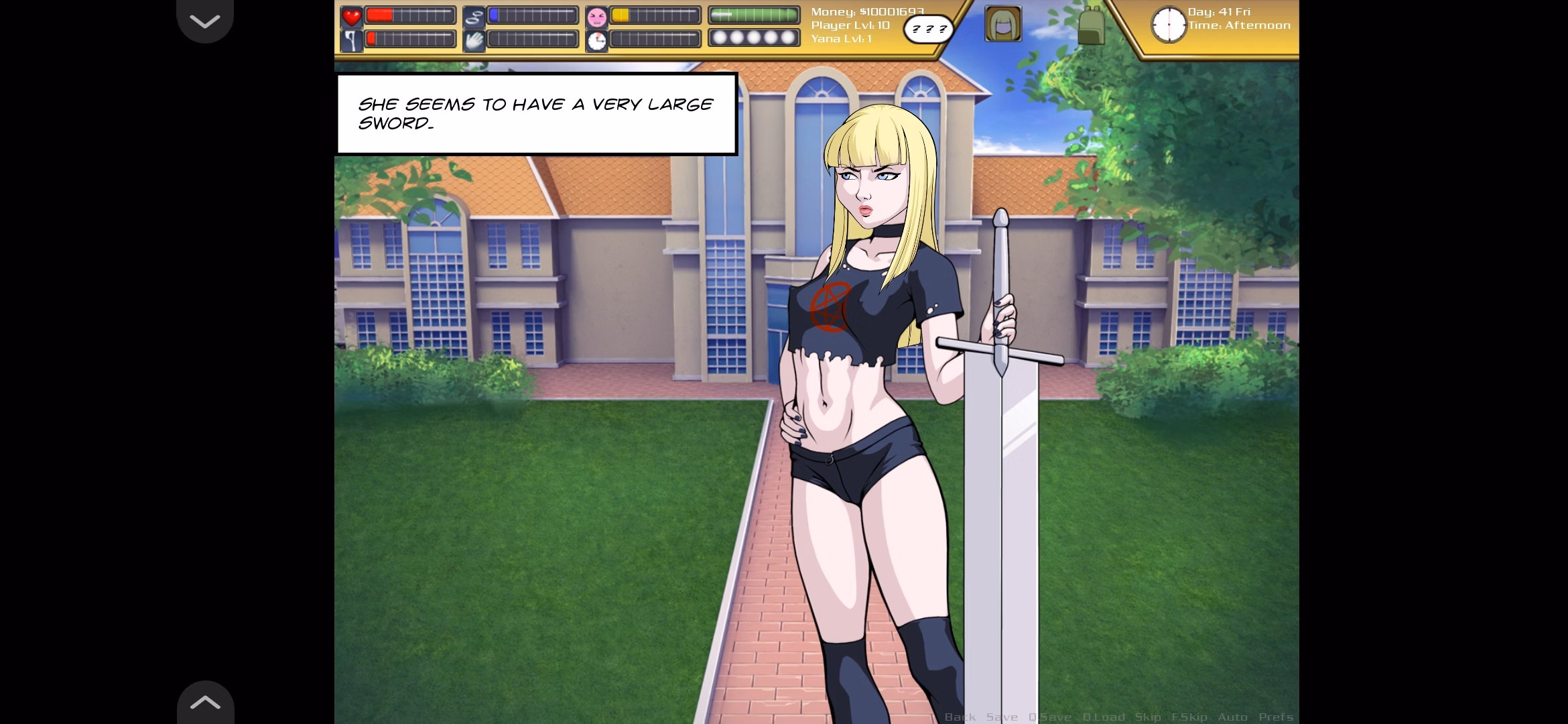The width and height of the screenshot is (1568, 724).
Task: Activate F.Skip fast skip
Action: [1189, 717]
